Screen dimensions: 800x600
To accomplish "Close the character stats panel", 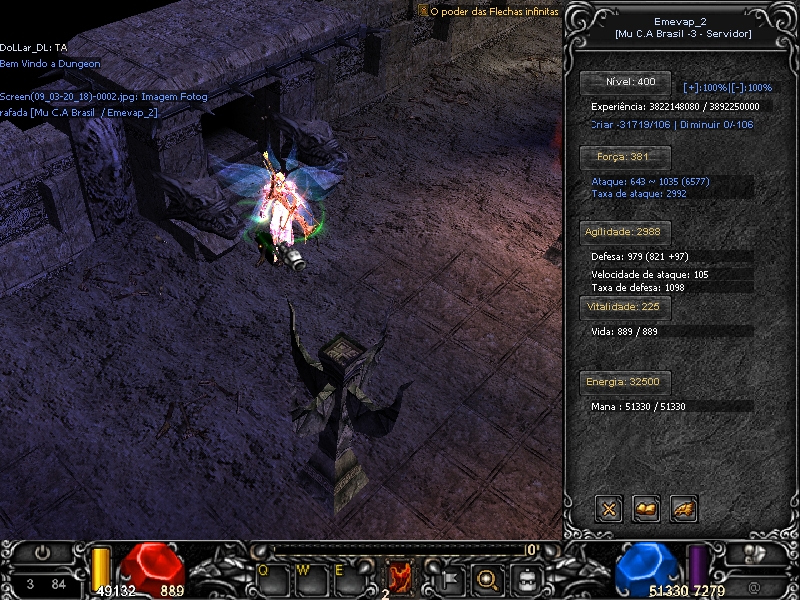I will 608,509.
